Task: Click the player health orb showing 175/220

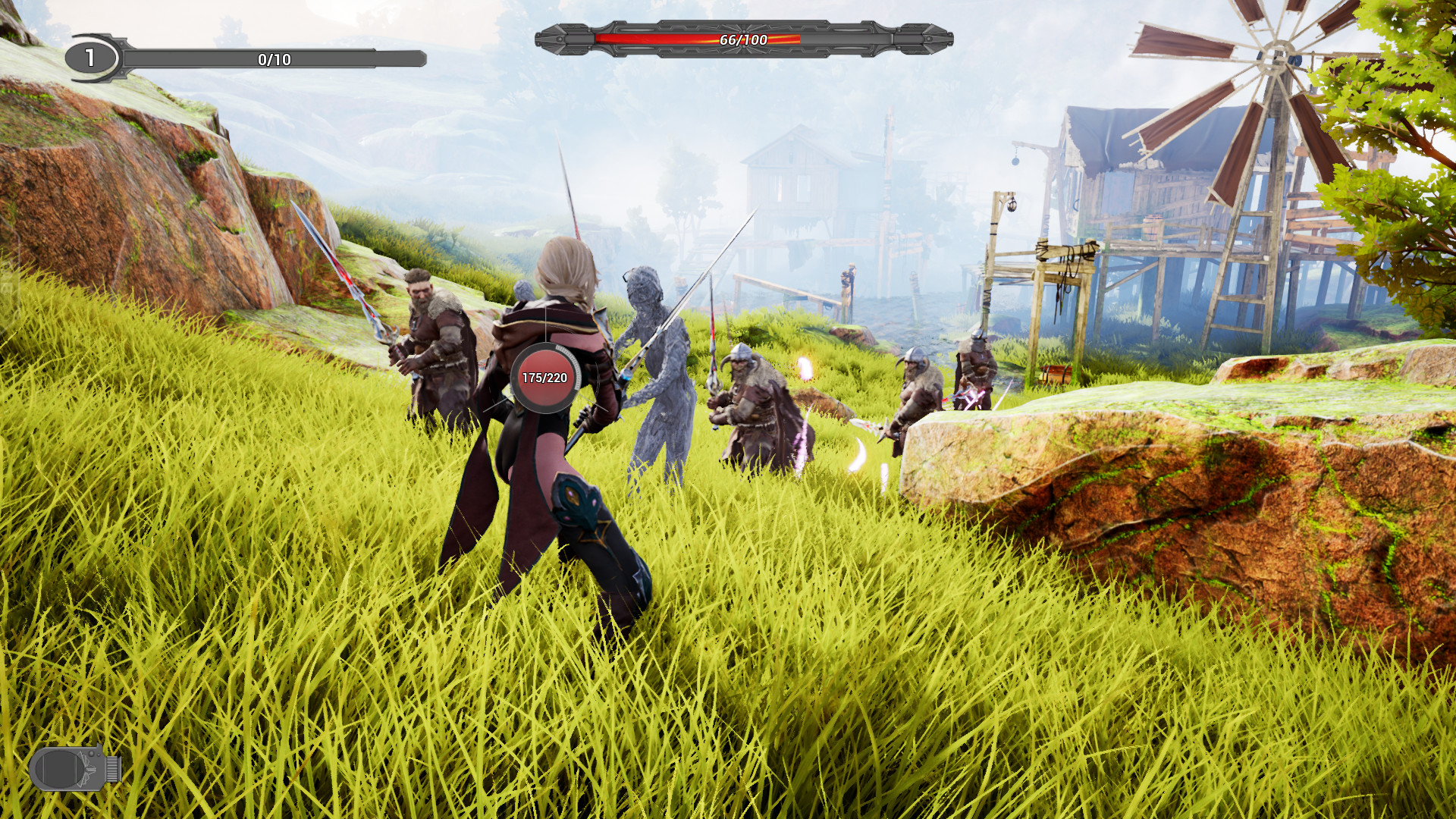Action: coord(543,377)
